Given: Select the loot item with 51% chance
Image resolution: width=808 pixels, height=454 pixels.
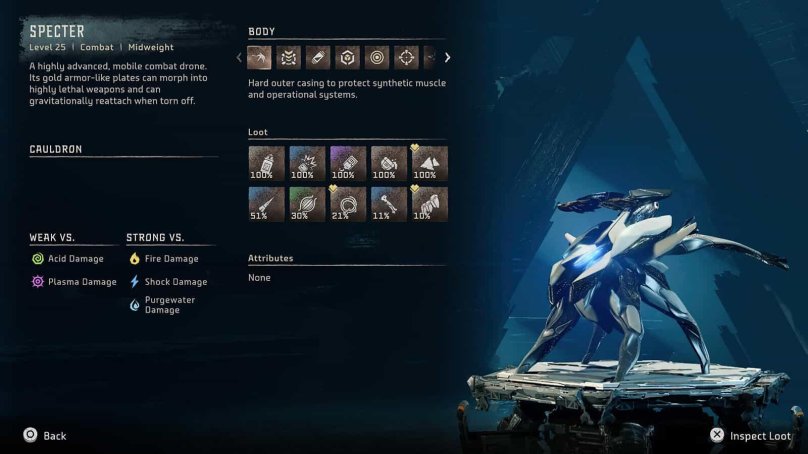Looking at the screenshot, I should [266, 204].
